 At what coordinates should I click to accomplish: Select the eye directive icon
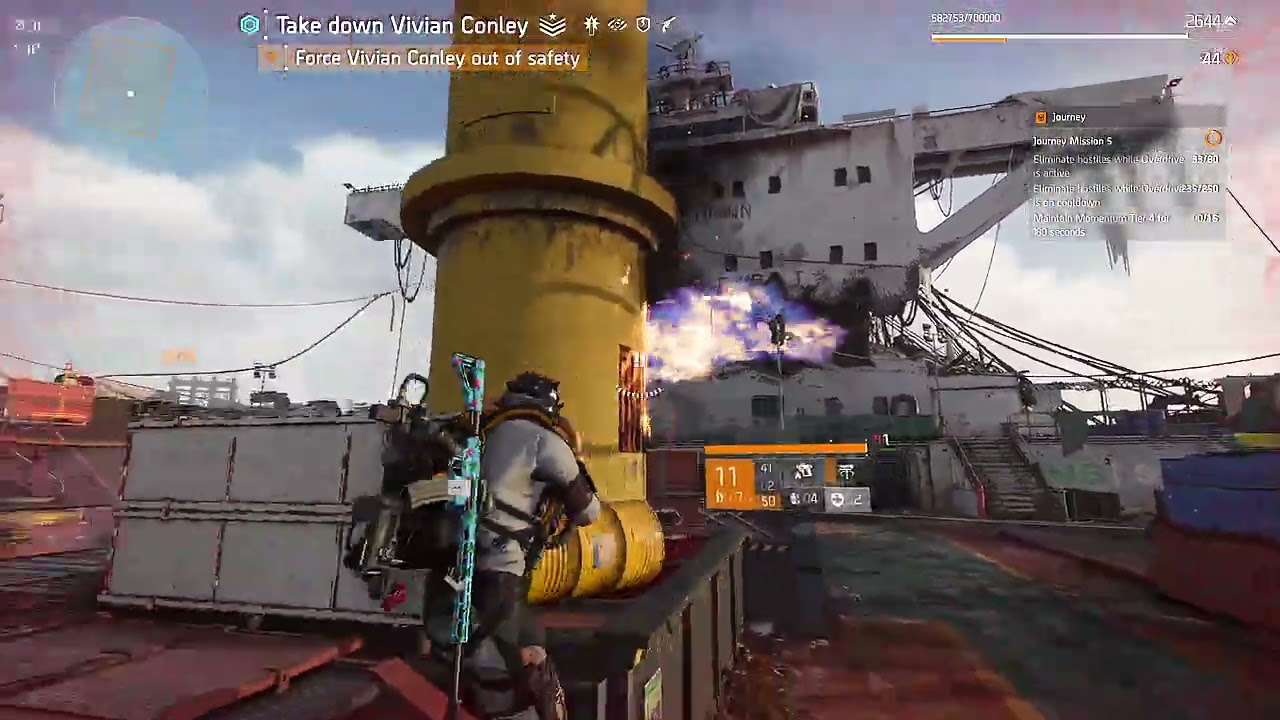tap(617, 24)
